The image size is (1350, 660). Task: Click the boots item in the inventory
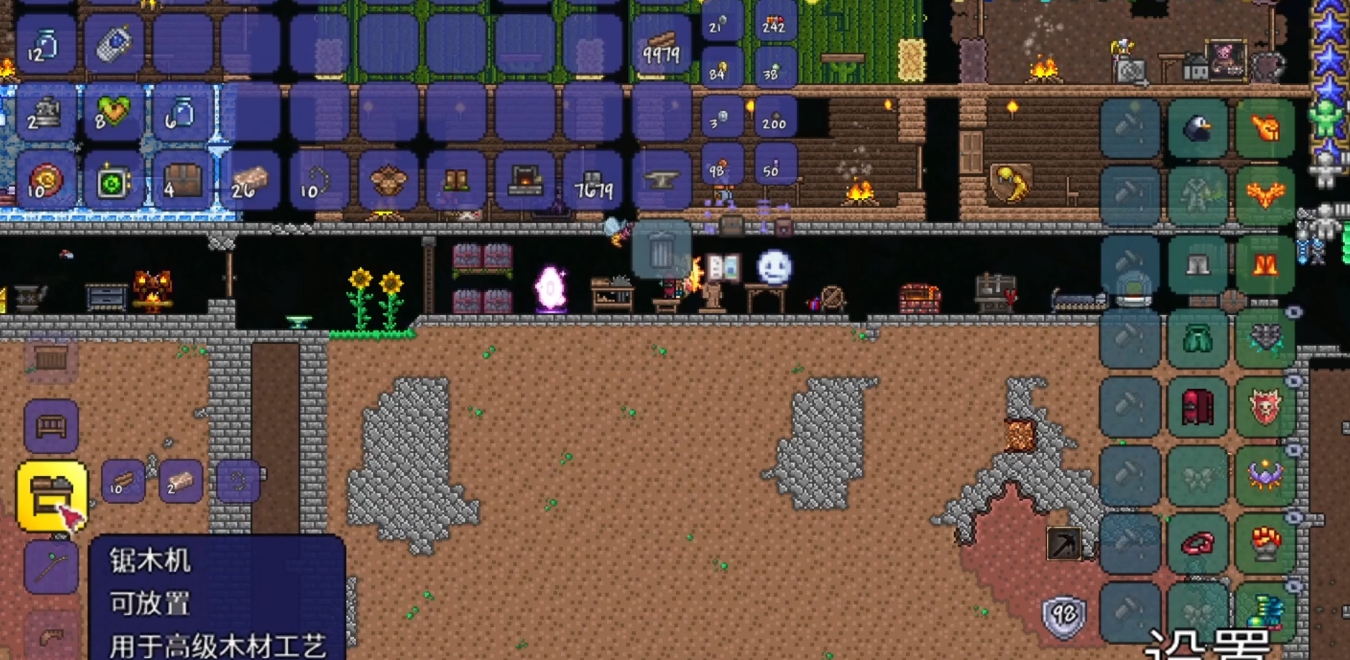pyautogui.click(x=457, y=181)
